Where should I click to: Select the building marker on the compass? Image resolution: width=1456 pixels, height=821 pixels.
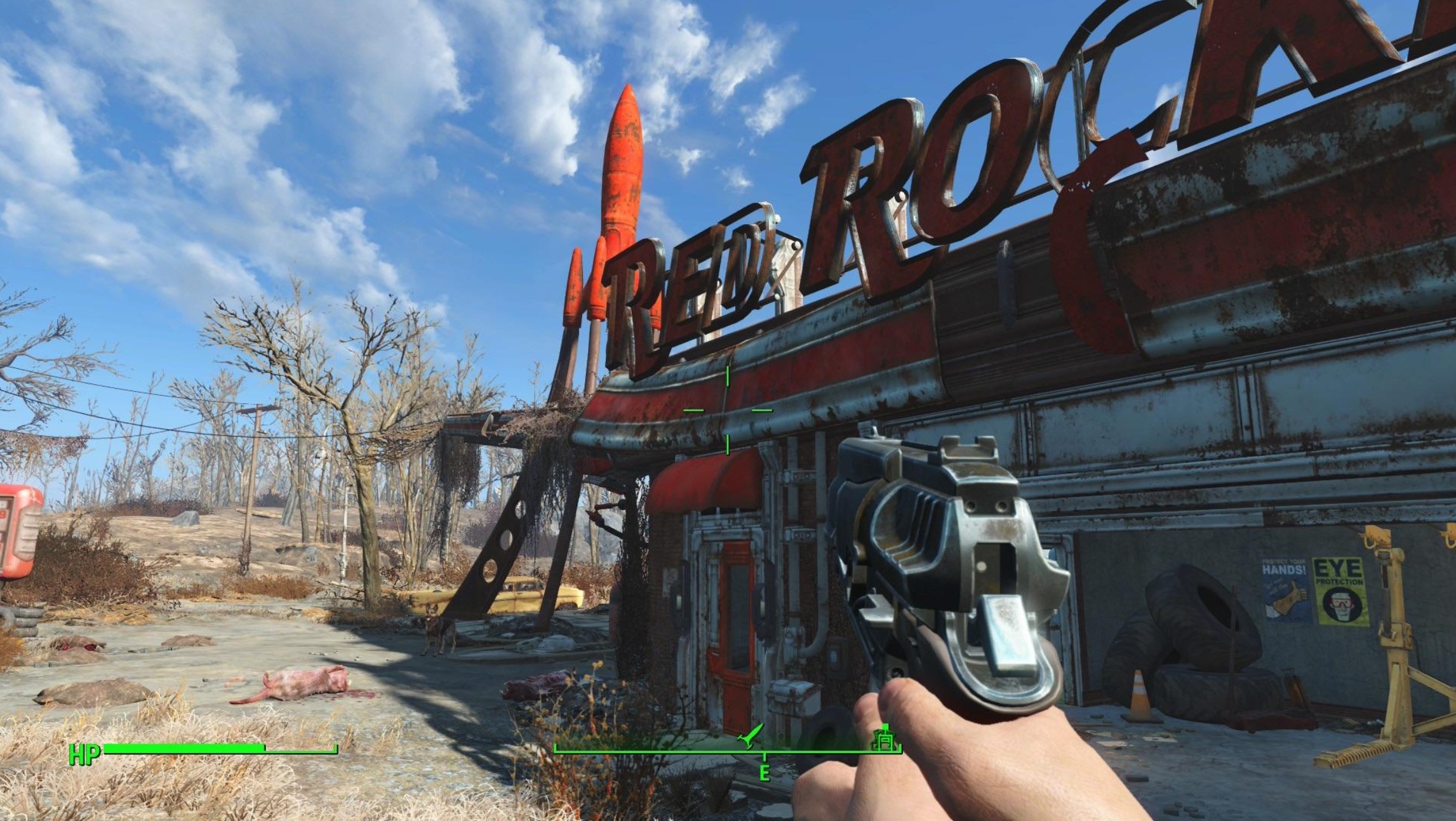coord(884,738)
